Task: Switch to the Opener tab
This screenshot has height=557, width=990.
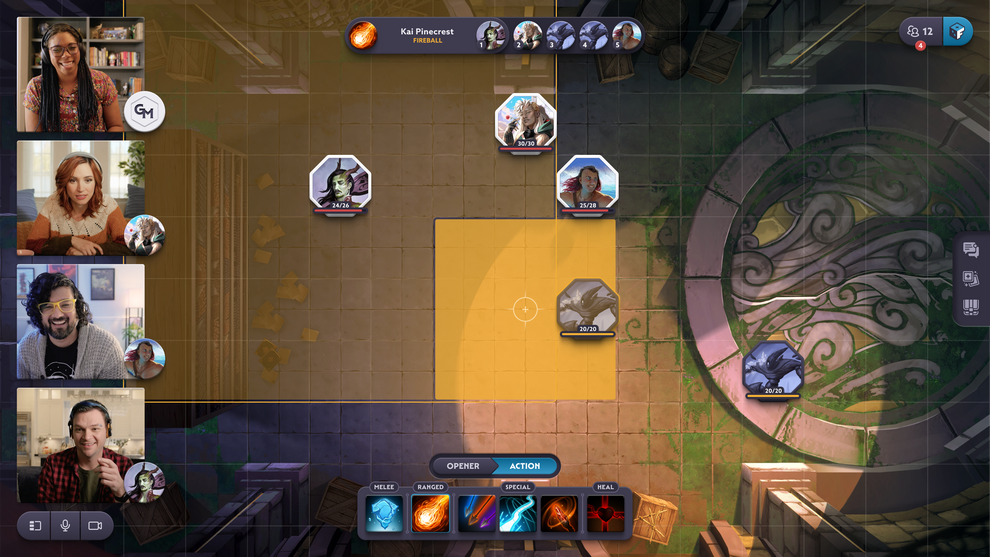Action: pos(463,466)
